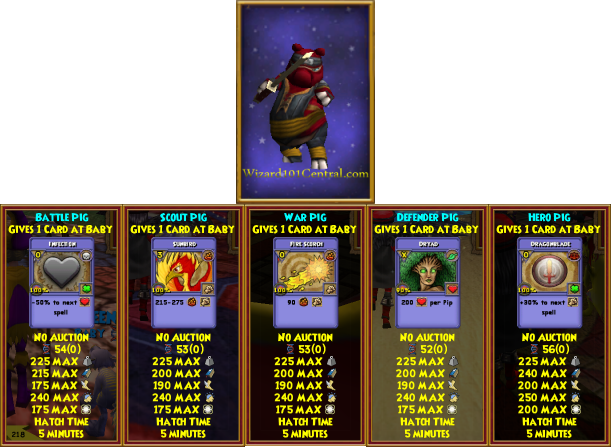This screenshot has height=447, width=611.
Task: Select the Infection spell card
Action: (x=61, y=282)
